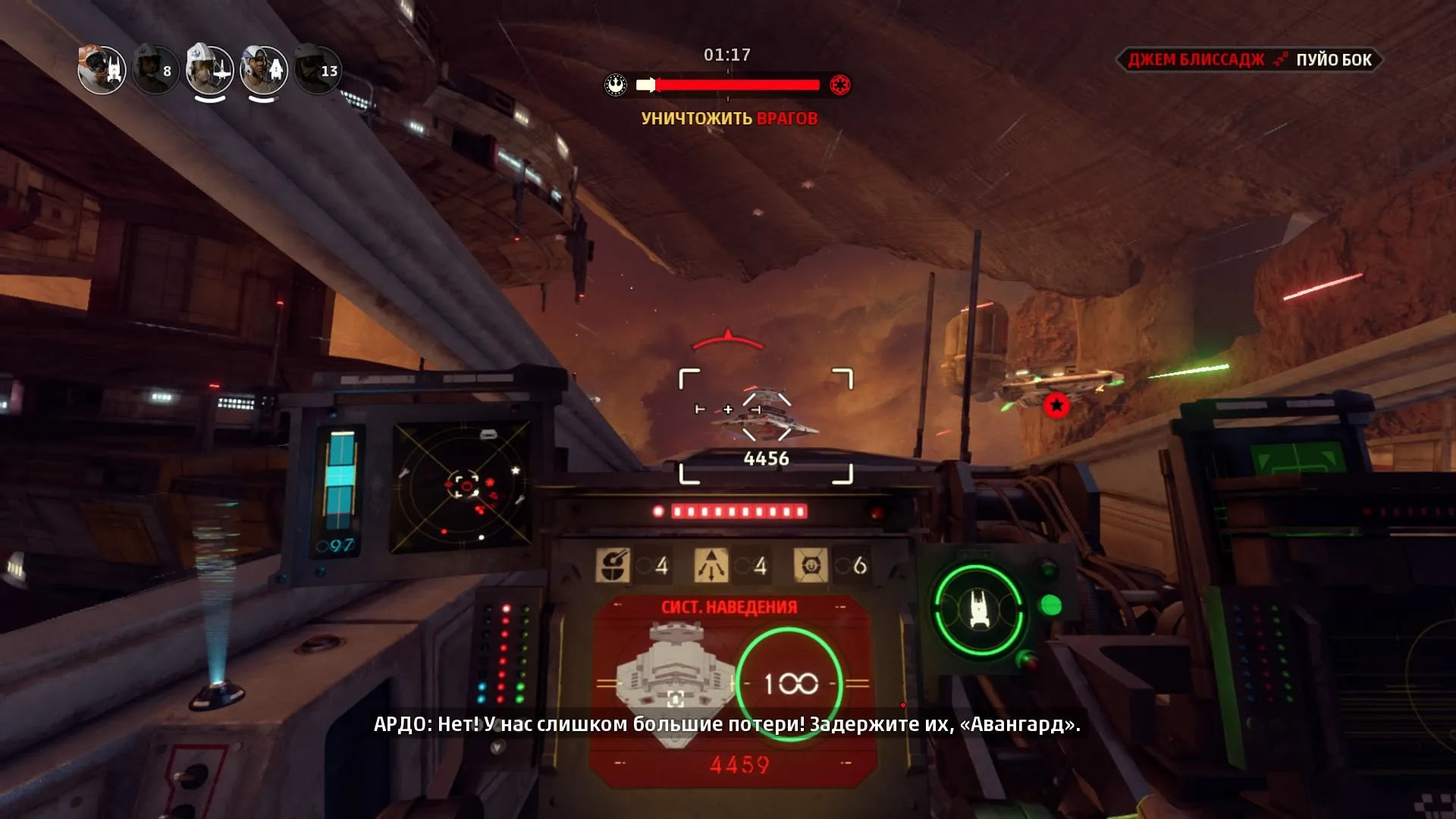Select the dimmed pilot portrait showing 8
Viewport: 1456px width, 819px height.
point(155,71)
